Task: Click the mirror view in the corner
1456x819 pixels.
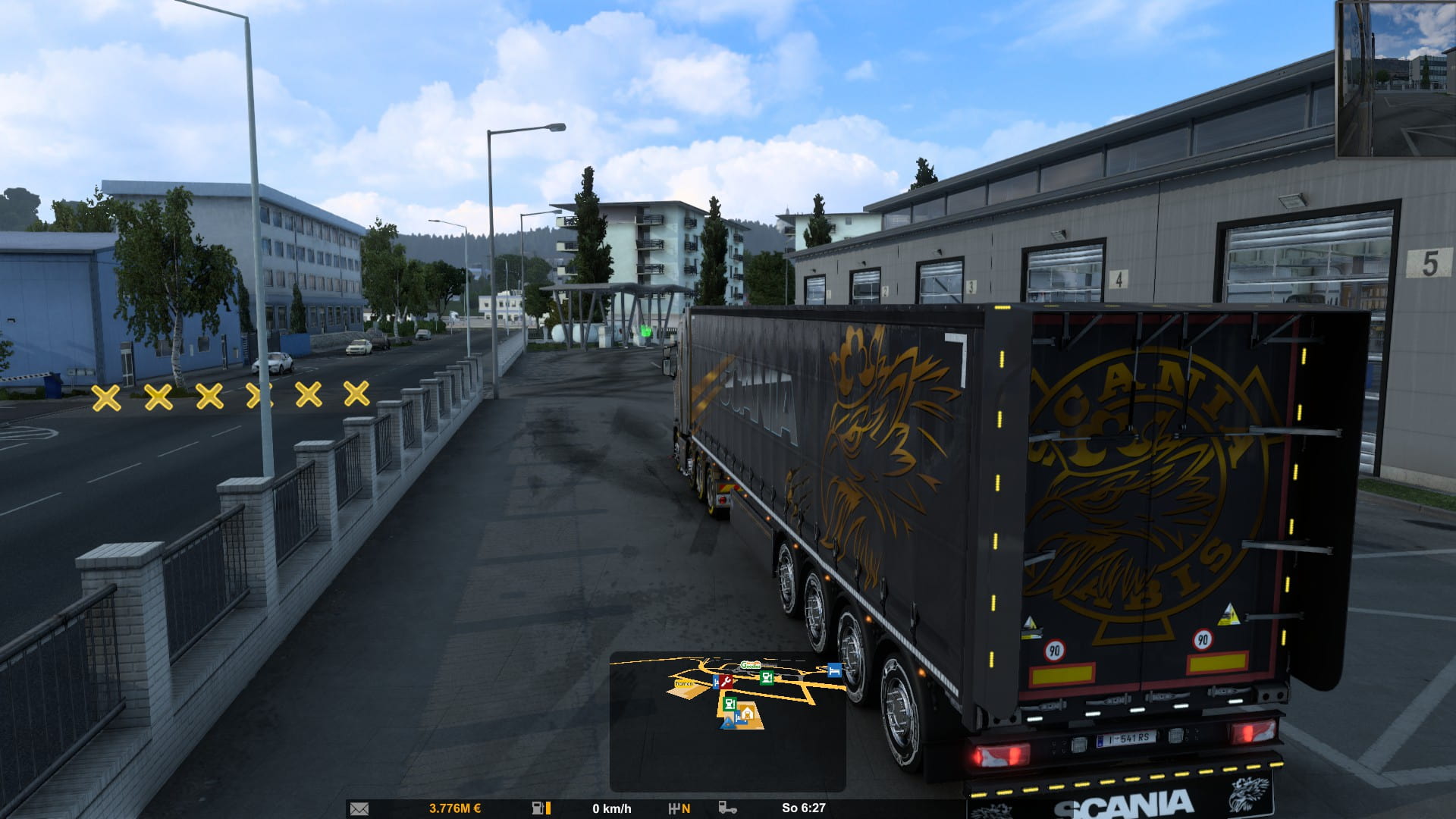Action: 1395,79
